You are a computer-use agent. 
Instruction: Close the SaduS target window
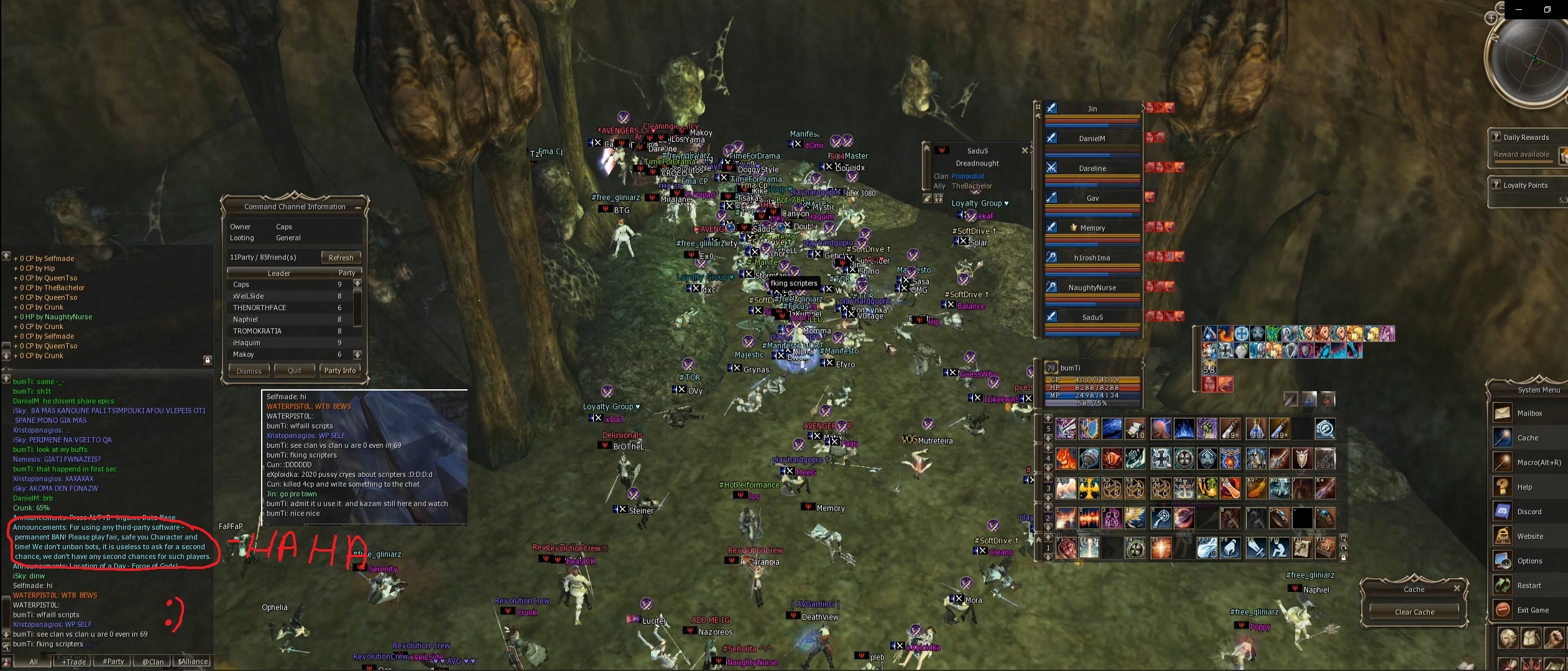(1025, 150)
